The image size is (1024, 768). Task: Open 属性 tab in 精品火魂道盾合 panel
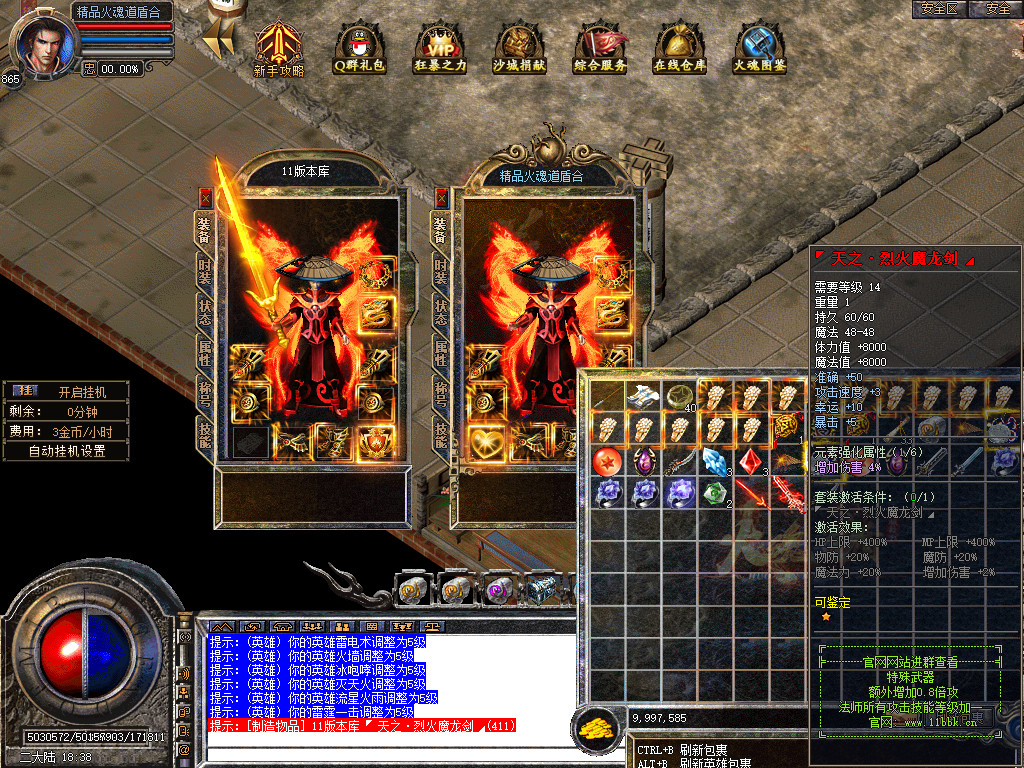click(440, 349)
